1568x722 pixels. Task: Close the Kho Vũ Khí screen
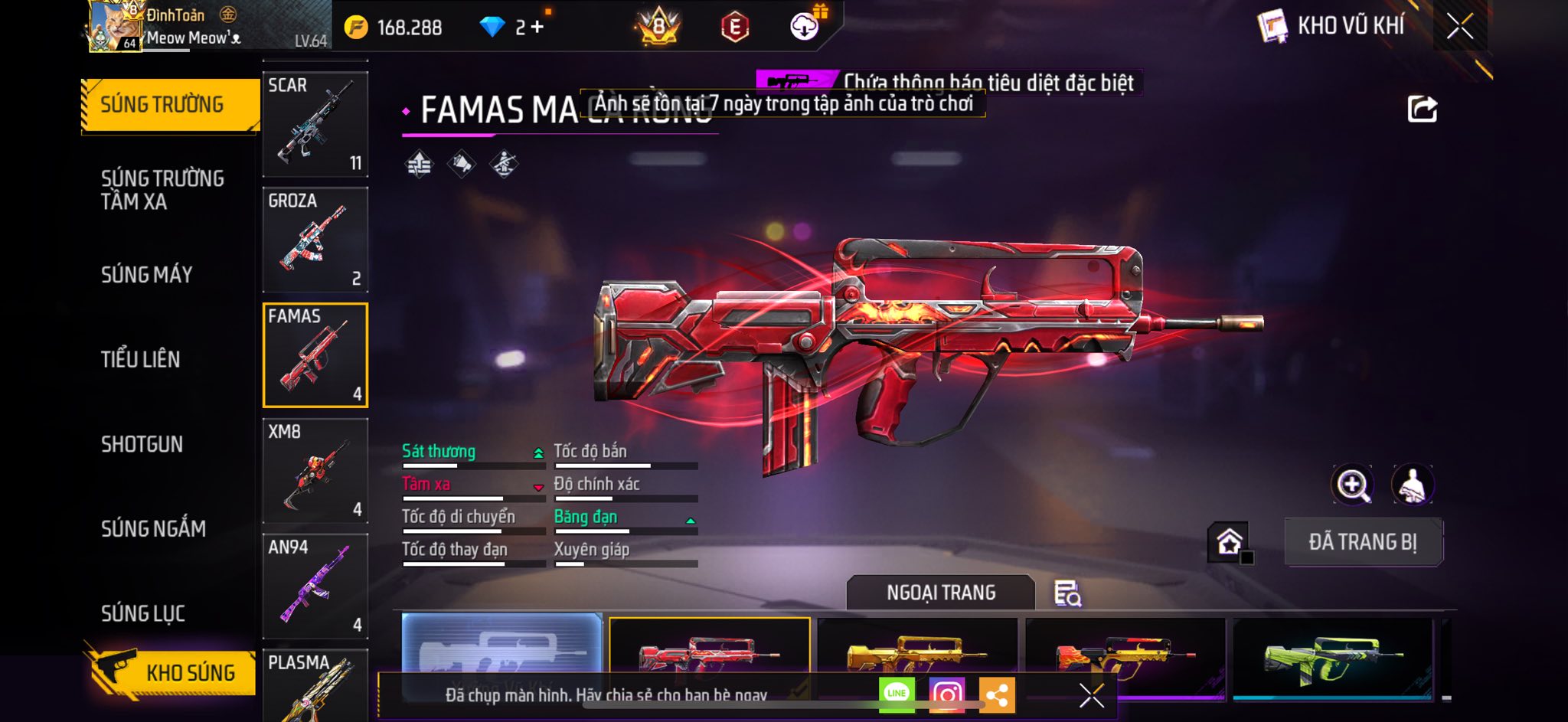1459,27
